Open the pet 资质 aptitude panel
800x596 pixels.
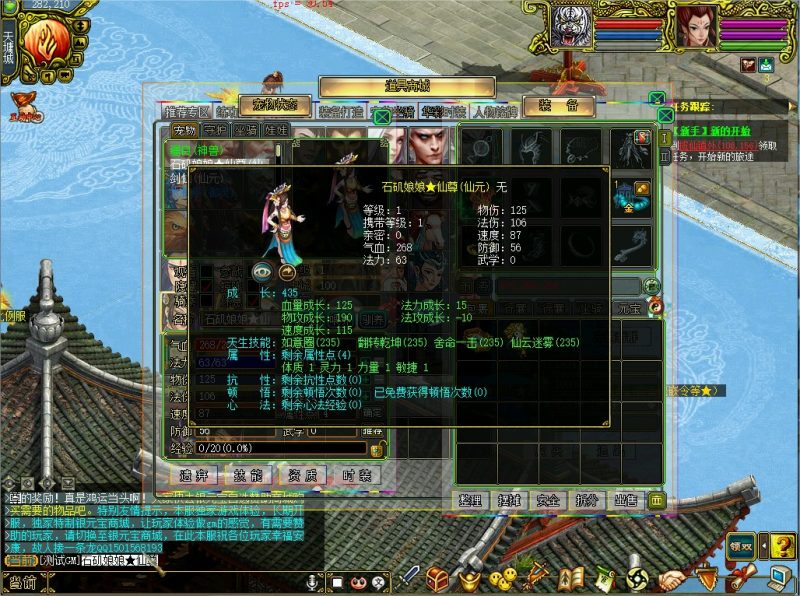coord(302,475)
